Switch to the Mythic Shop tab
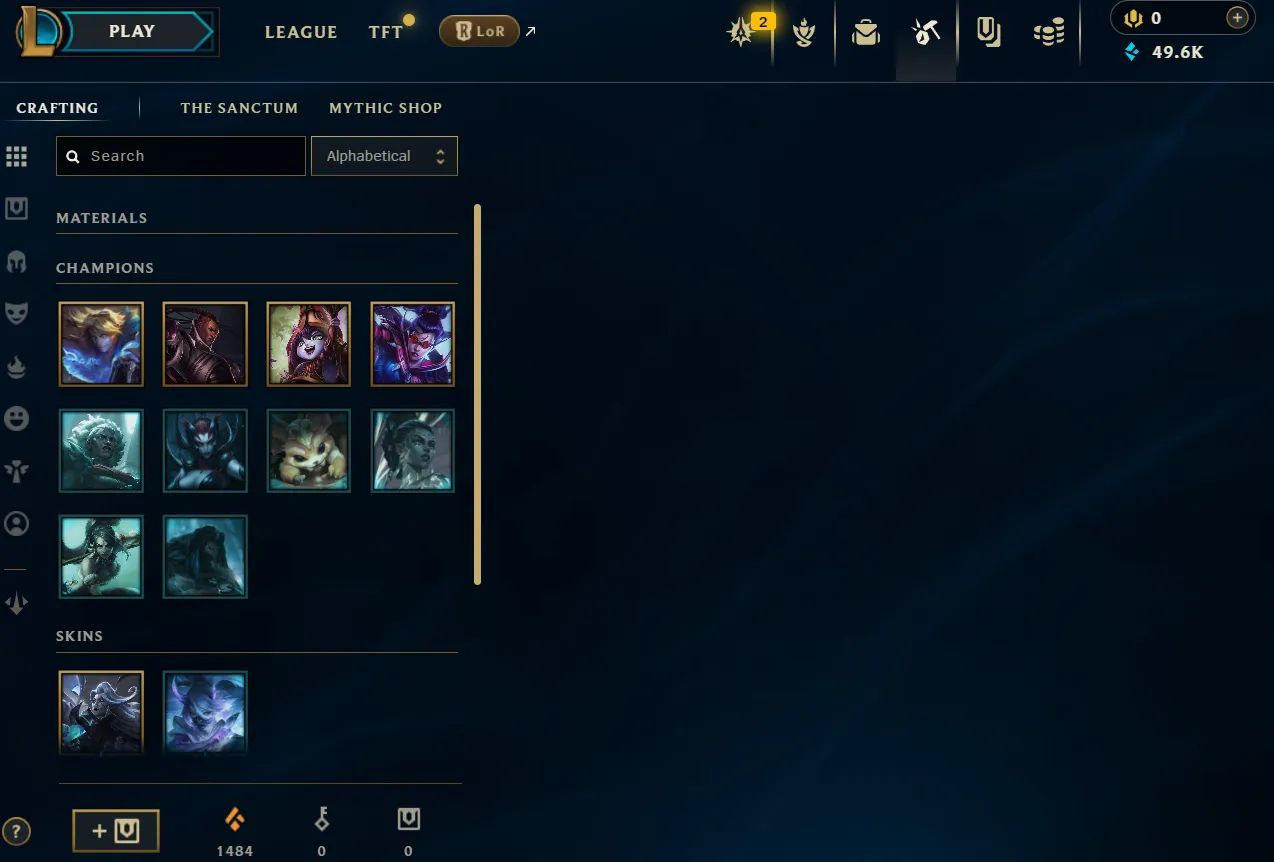Viewport: 1274px width, 862px height. (385, 108)
